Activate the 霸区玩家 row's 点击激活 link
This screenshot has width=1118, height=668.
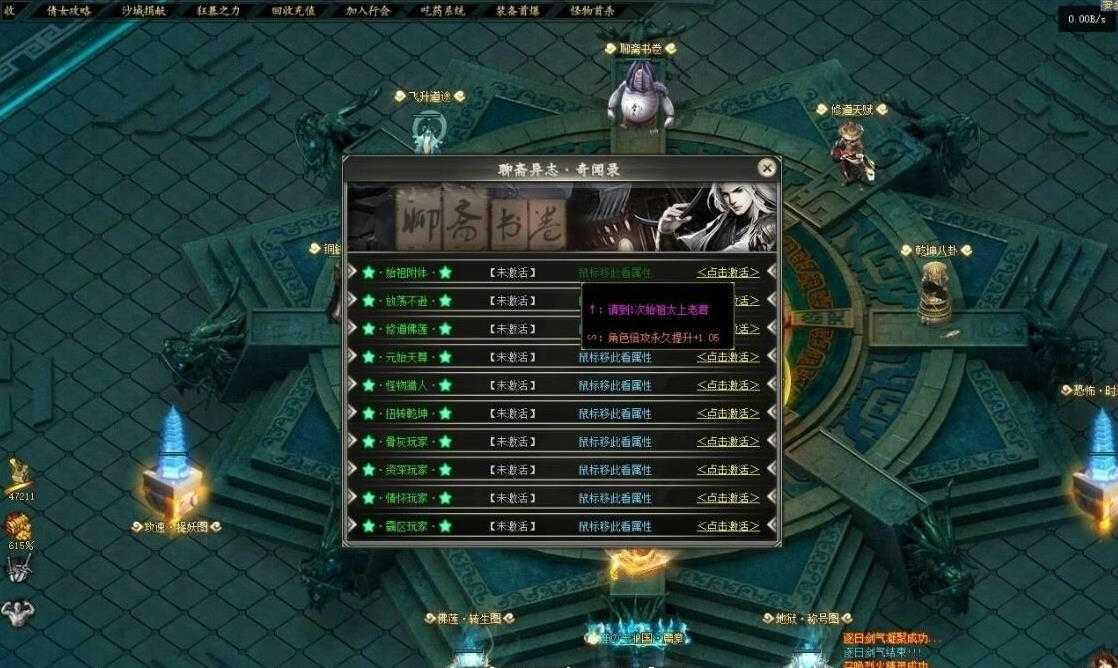point(727,526)
